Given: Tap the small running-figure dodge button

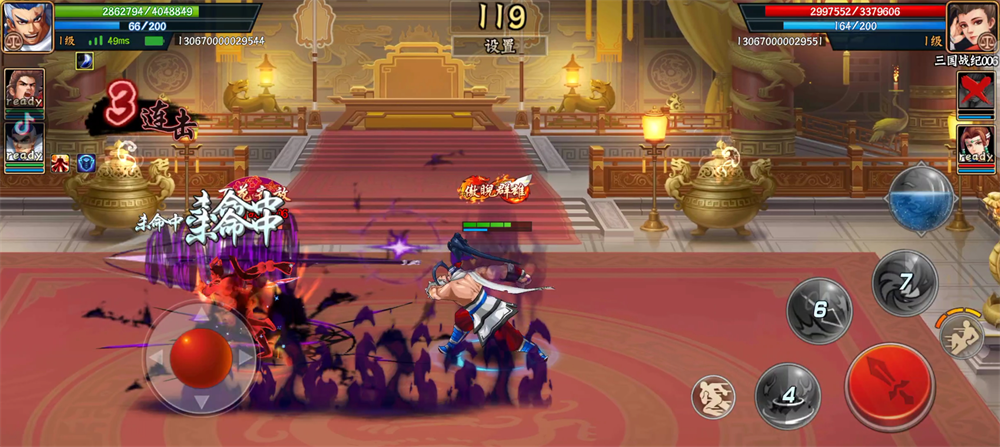Looking at the screenshot, I should 714,397.
